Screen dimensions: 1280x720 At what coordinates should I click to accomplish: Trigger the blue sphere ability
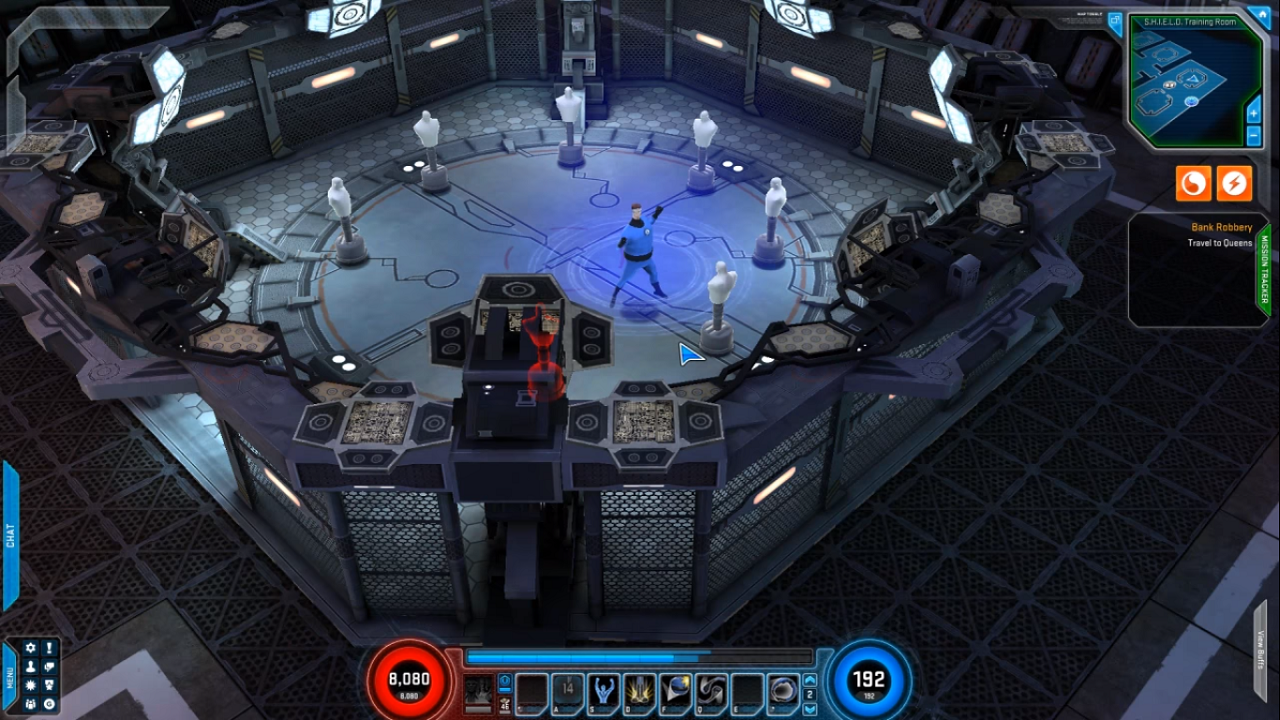pyautogui.click(x=675, y=689)
